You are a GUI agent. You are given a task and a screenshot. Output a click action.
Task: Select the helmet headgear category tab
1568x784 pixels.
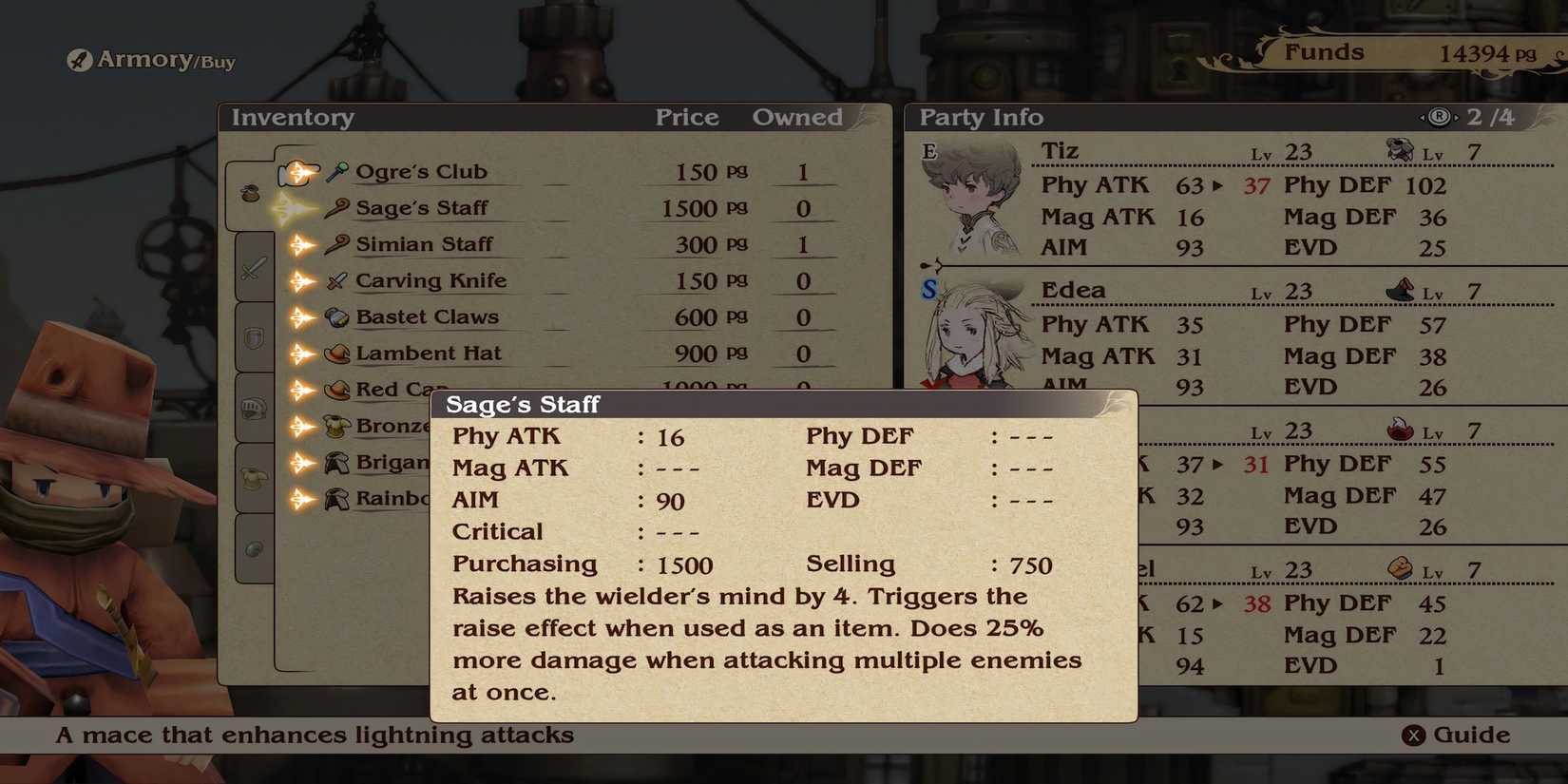tap(252, 408)
